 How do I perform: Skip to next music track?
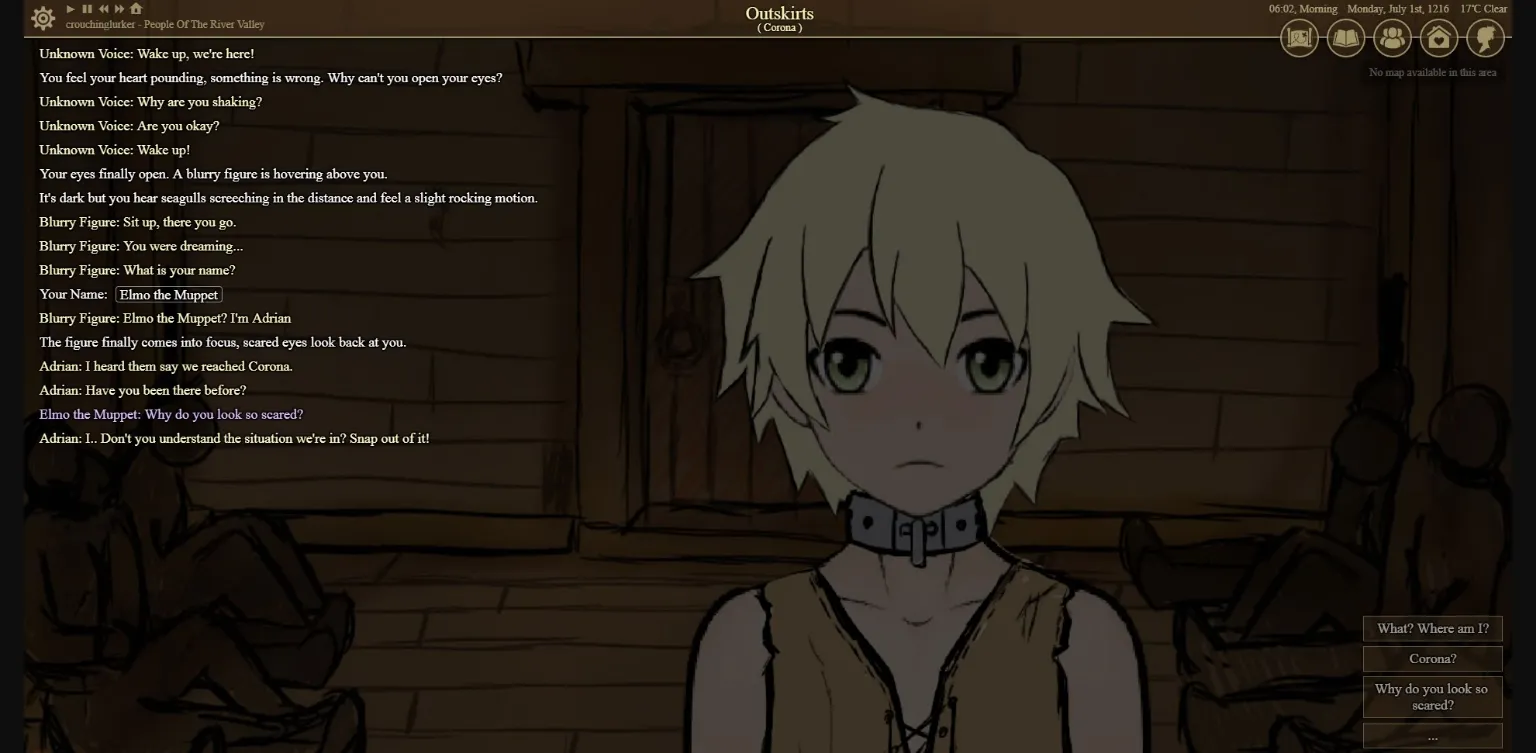118,8
